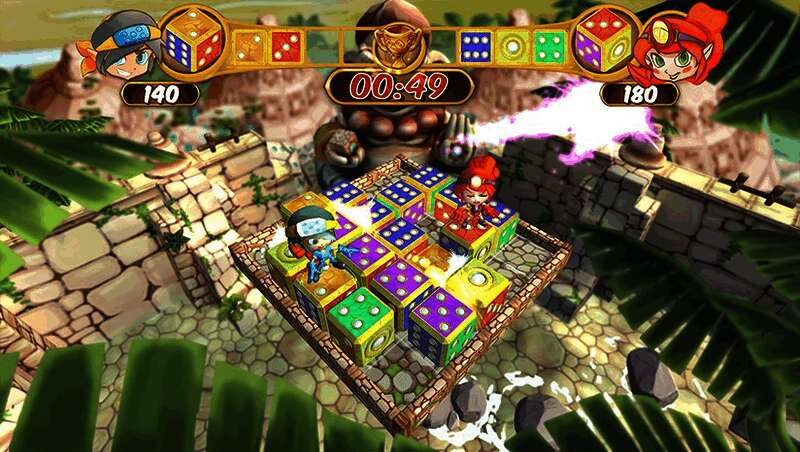Choose the small red die in the top bar
This screenshot has height=452, width=800.
tap(287, 46)
